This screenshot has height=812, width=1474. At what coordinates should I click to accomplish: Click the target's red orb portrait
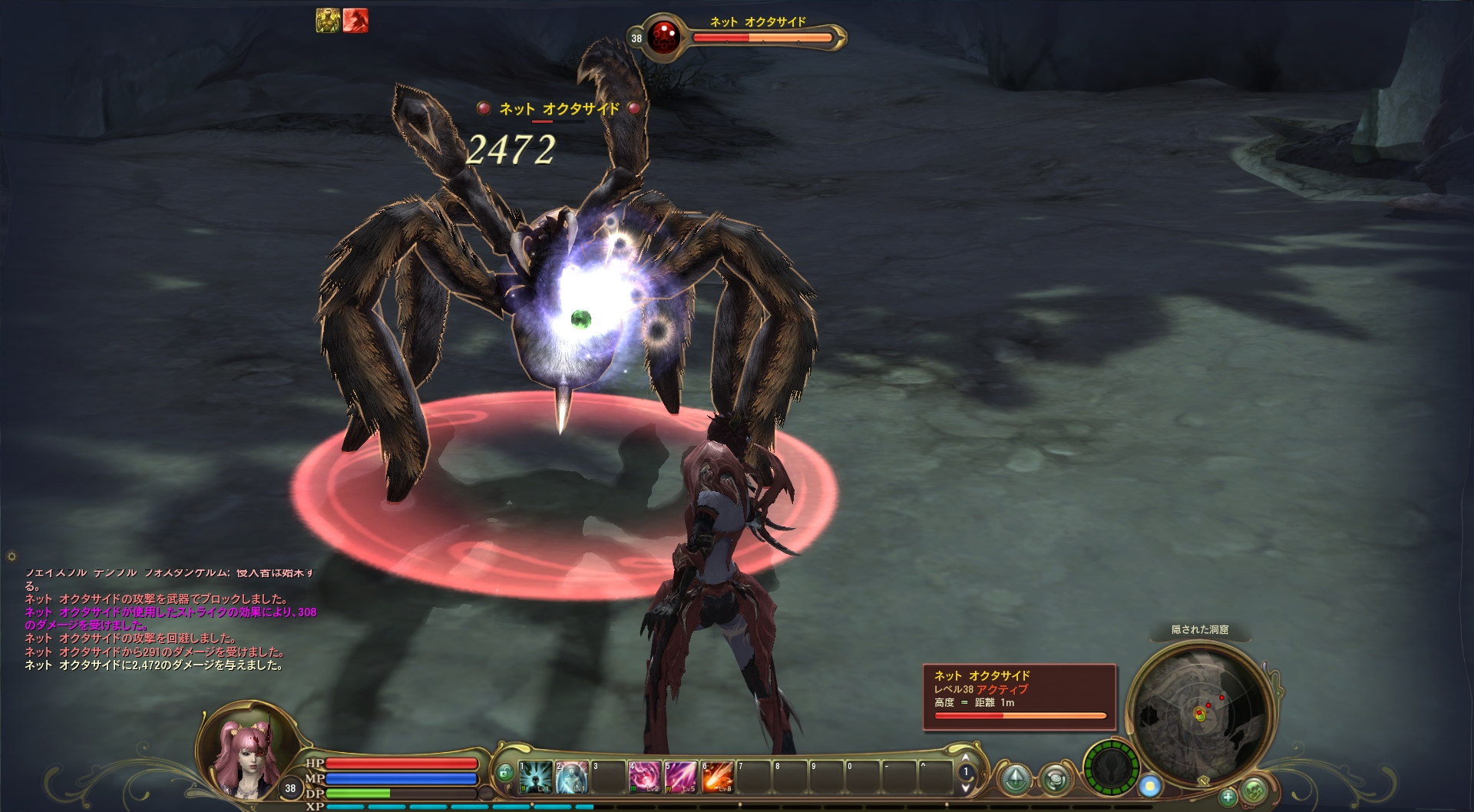point(663,37)
